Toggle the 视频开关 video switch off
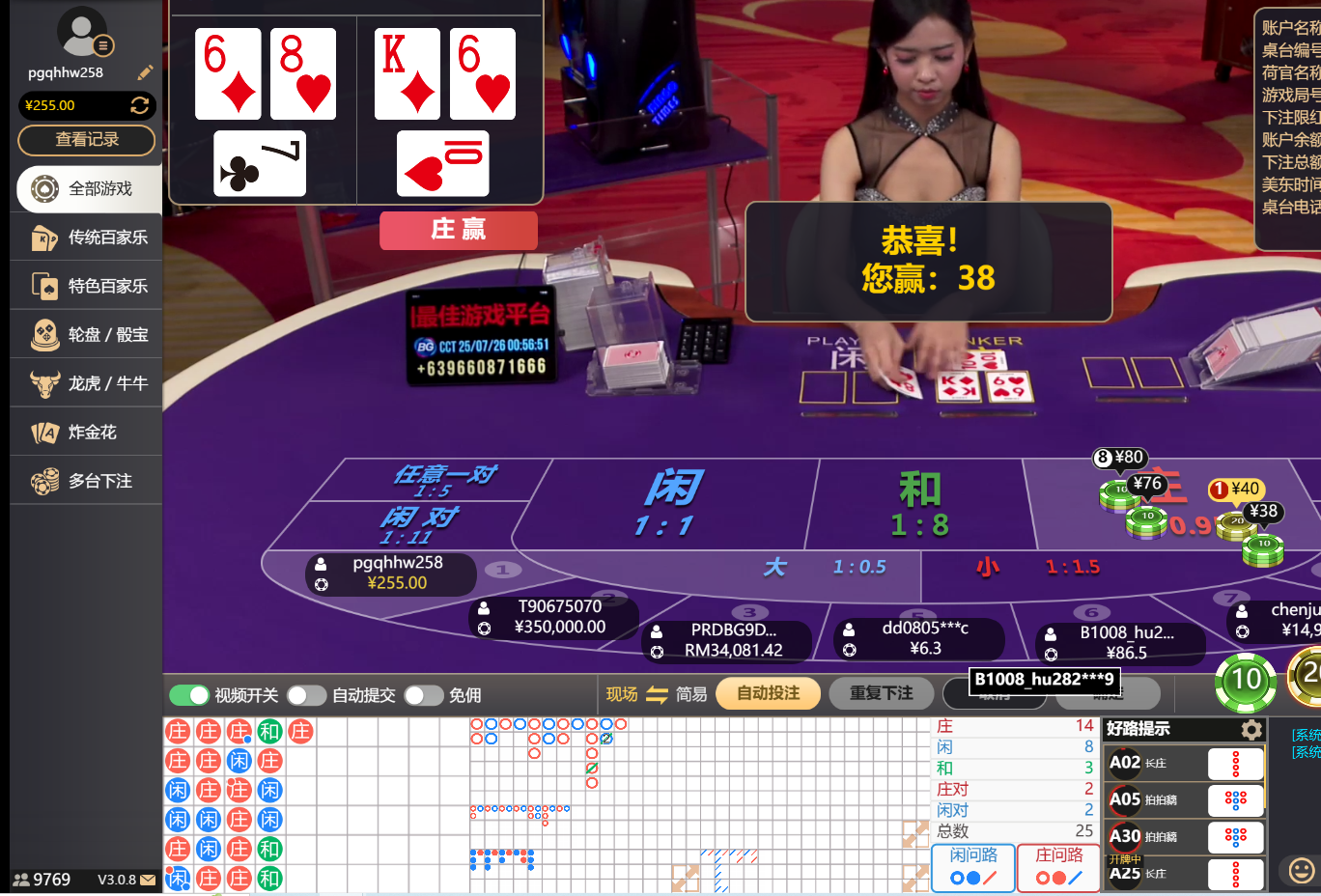1321x896 pixels. (189, 694)
